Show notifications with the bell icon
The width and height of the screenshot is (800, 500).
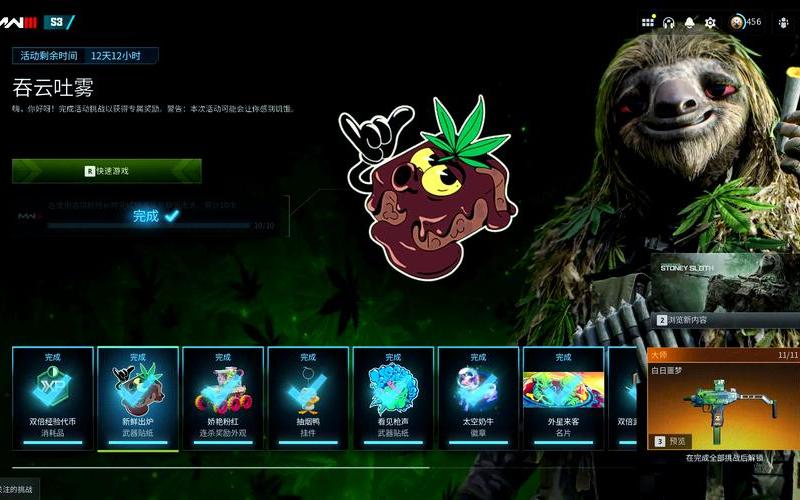click(689, 22)
